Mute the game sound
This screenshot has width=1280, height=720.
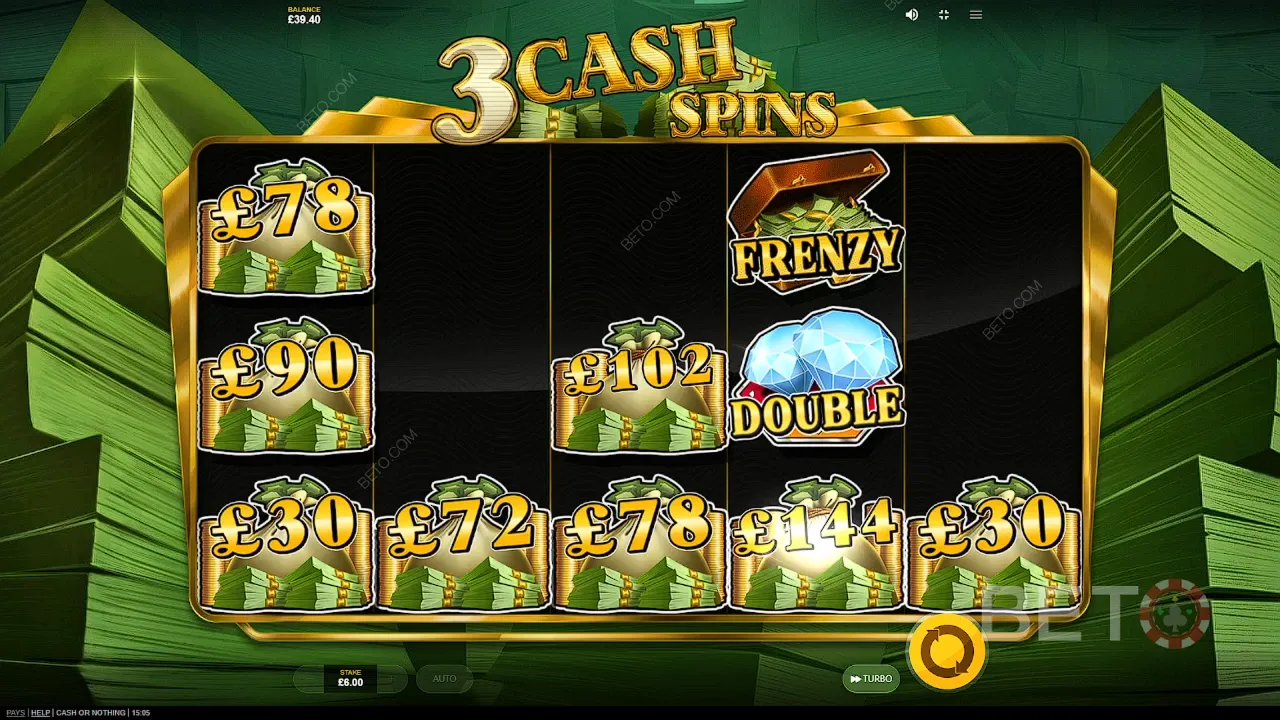point(911,15)
